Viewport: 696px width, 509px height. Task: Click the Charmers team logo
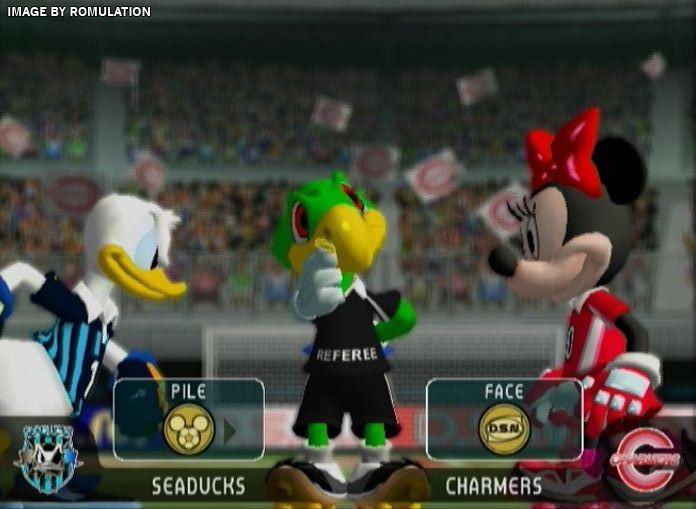[645, 460]
